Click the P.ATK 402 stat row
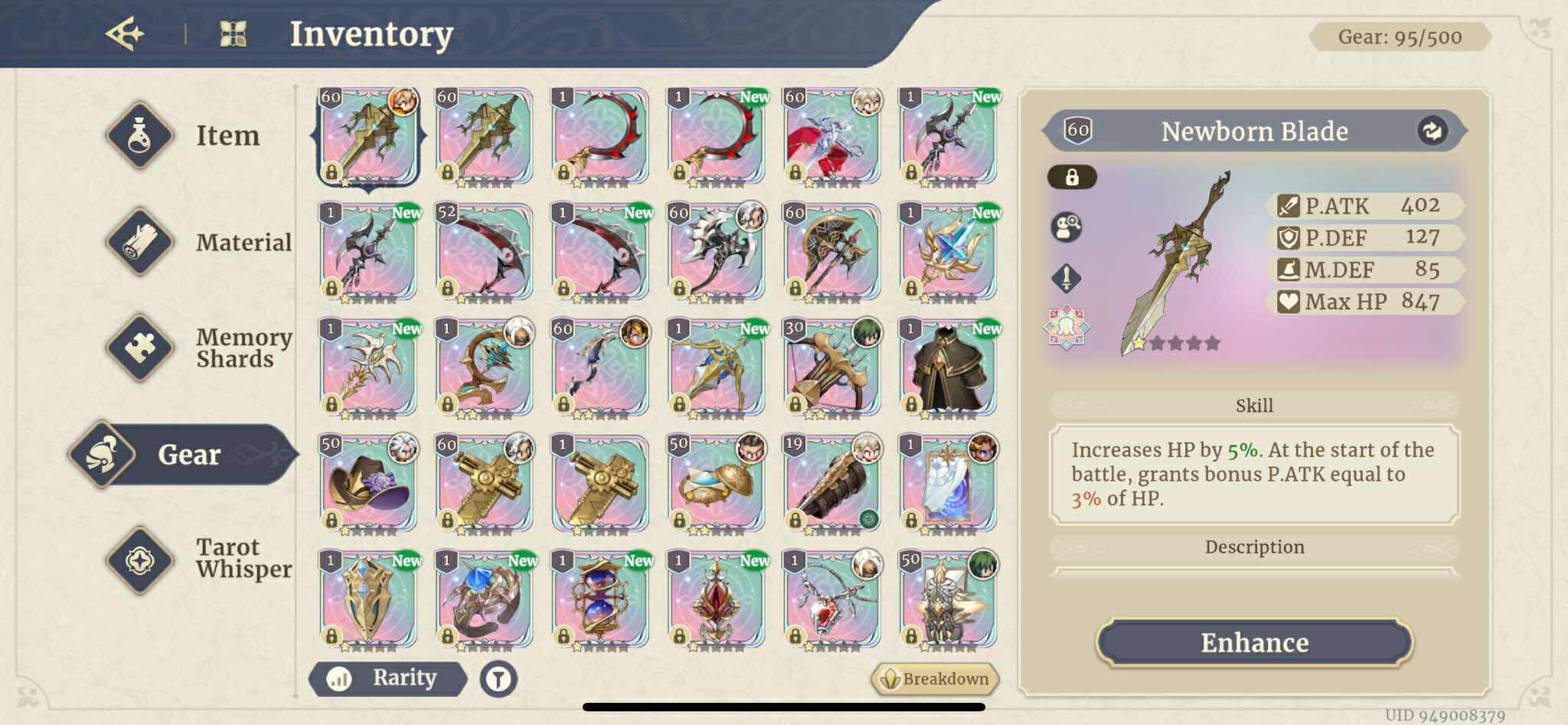The width and height of the screenshot is (1568, 725). (x=1367, y=205)
